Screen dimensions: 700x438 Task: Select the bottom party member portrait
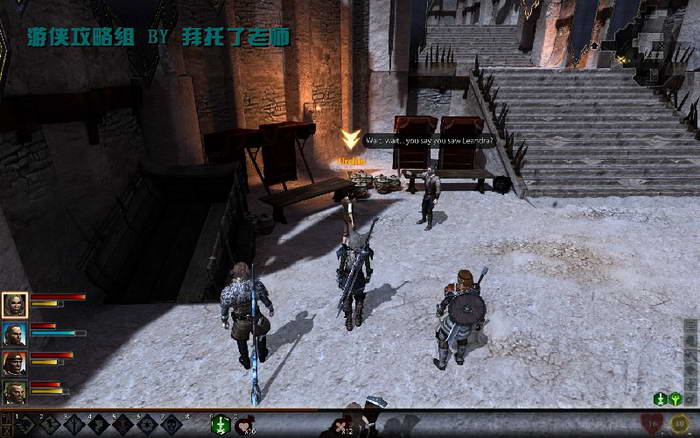(x=14, y=391)
